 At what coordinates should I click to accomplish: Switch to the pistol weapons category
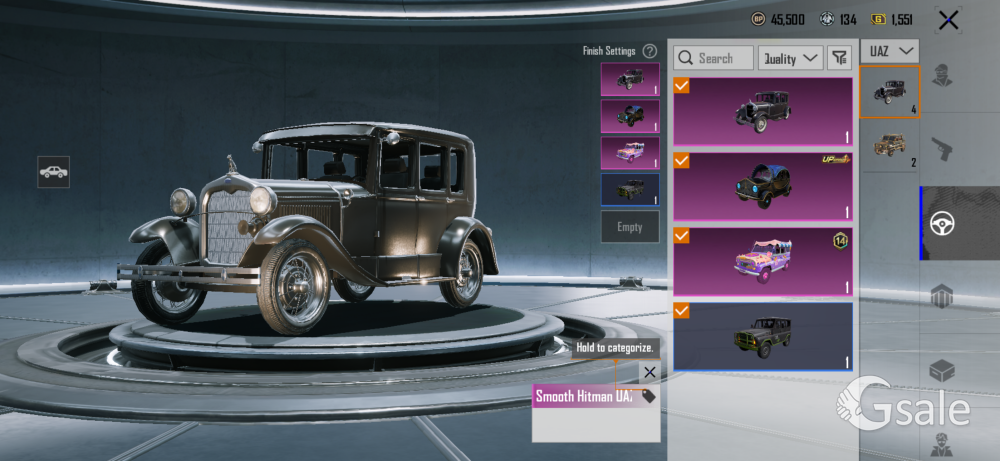click(x=941, y=150)
